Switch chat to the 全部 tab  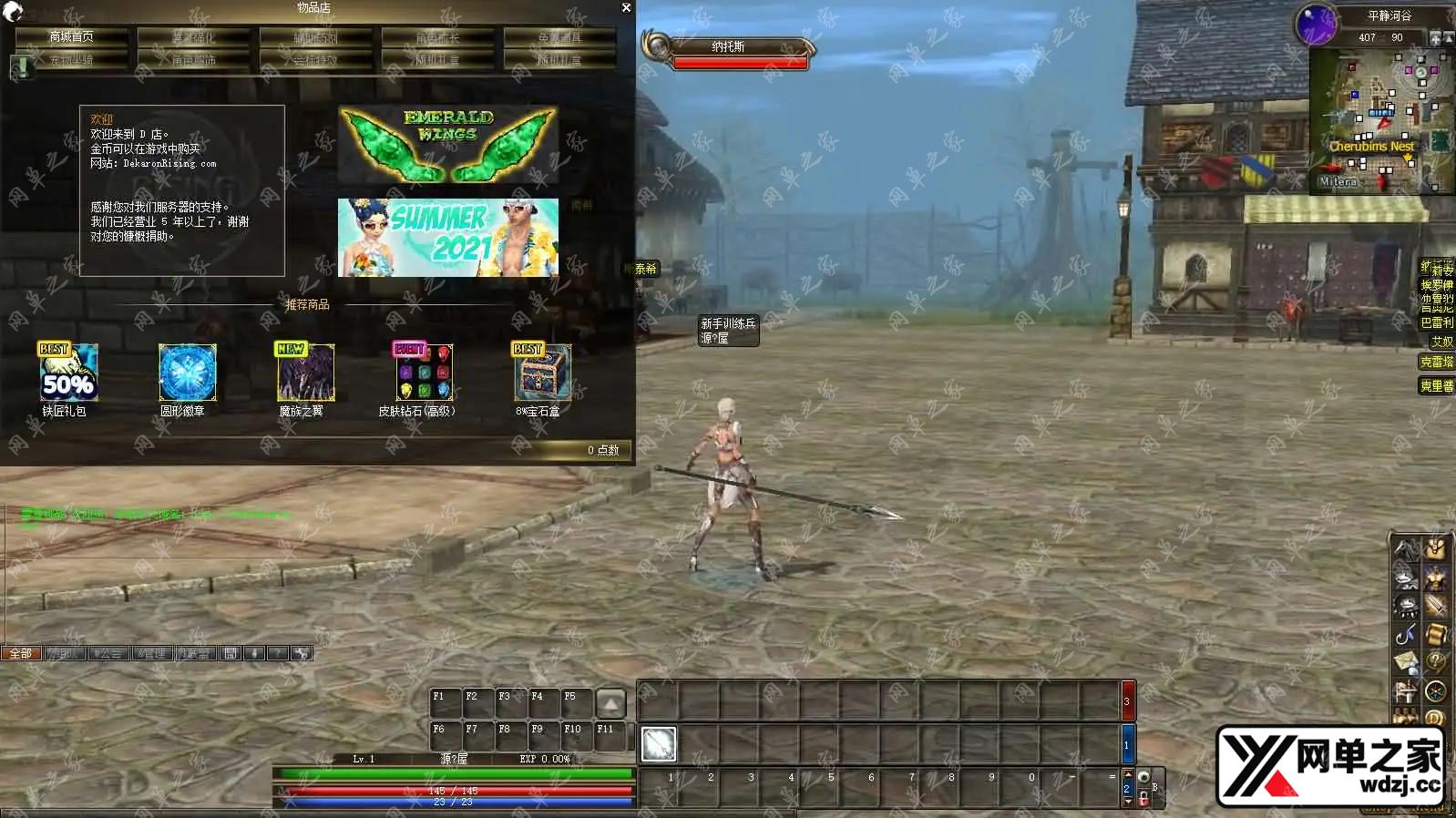click(21, 653)
